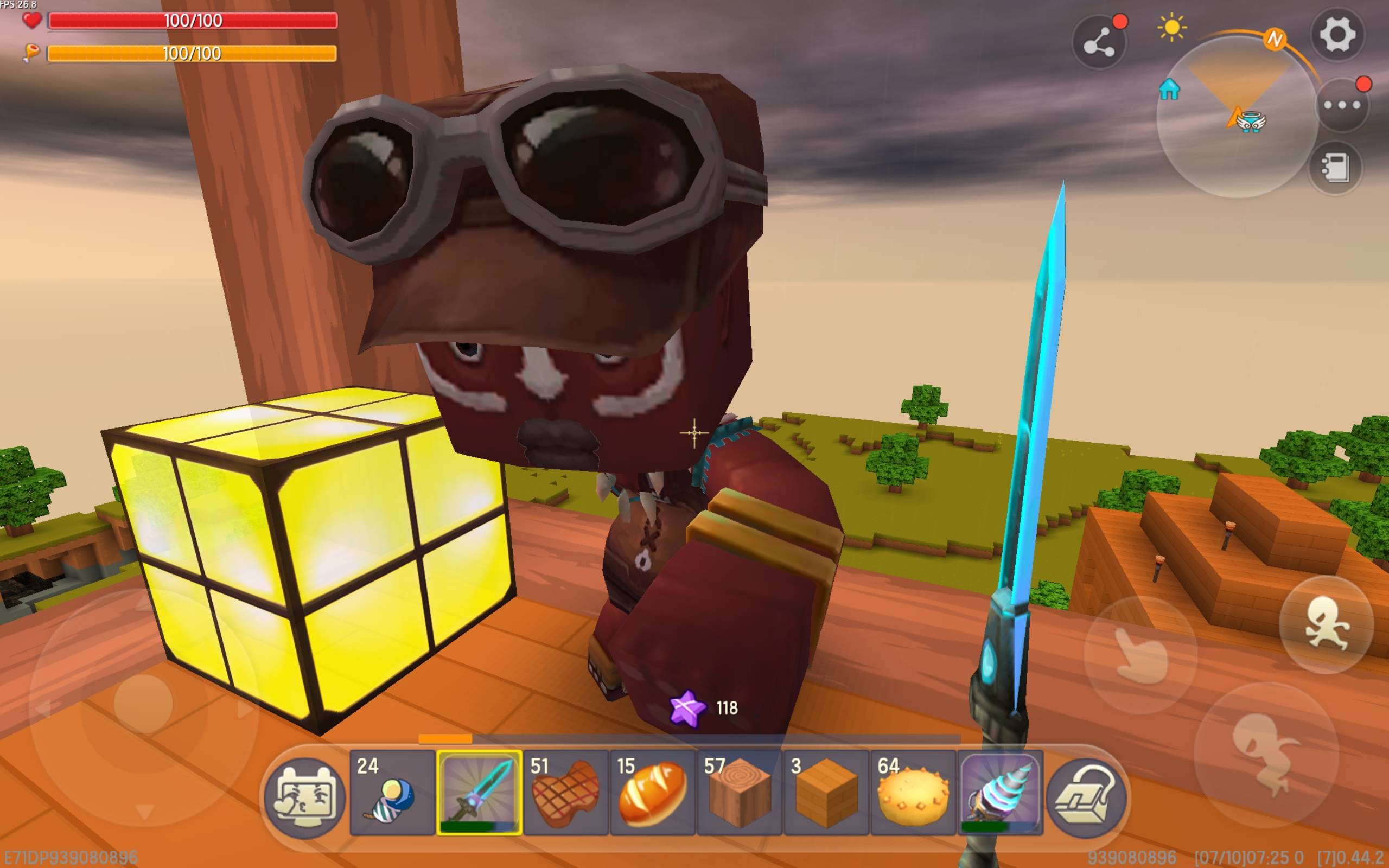Select the blue home marker on minimap
Viewport: 1389px width, 868px height.
pyautogui.click(x=1169, y=90)
